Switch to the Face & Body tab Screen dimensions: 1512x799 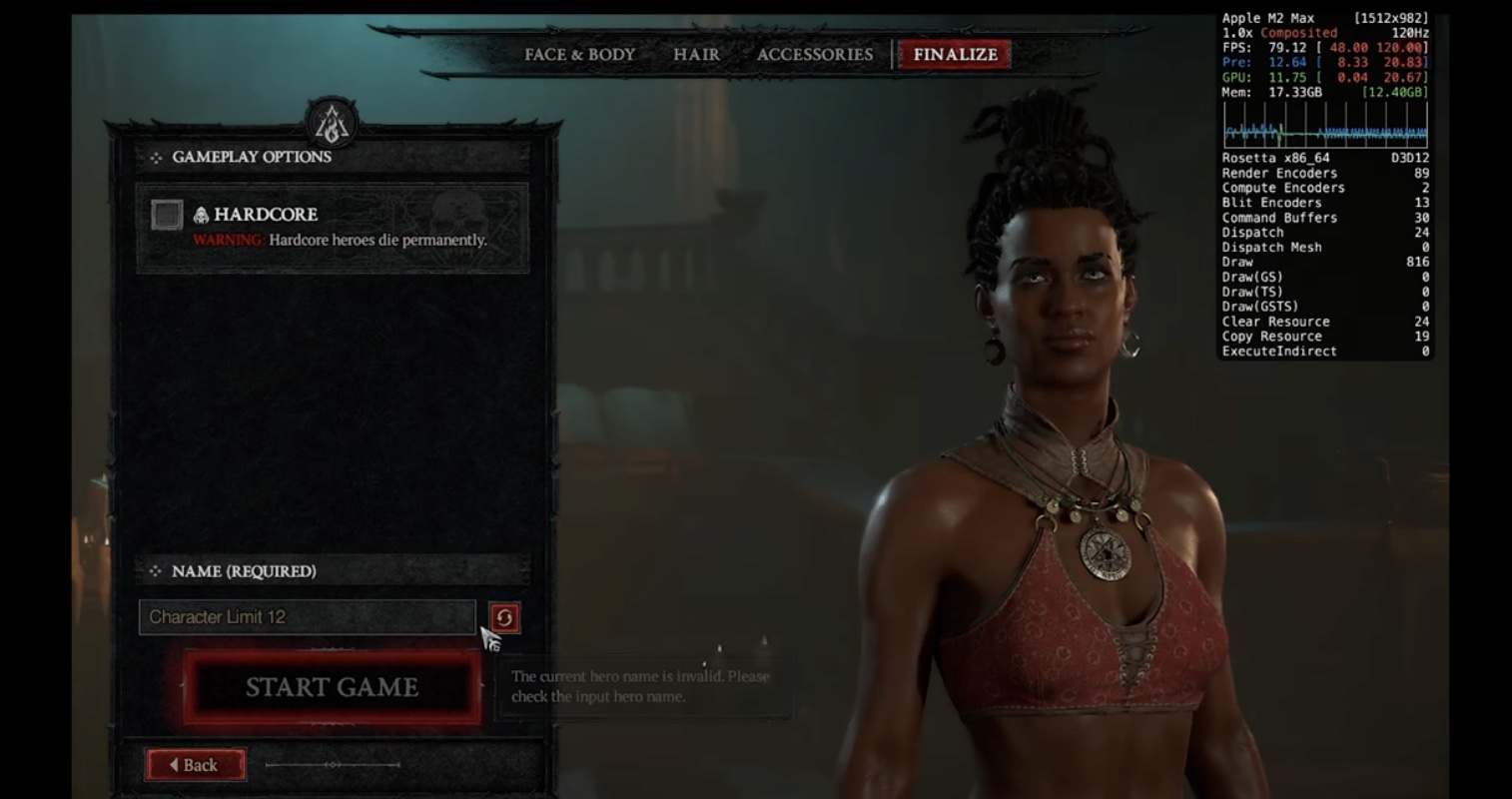579,55
